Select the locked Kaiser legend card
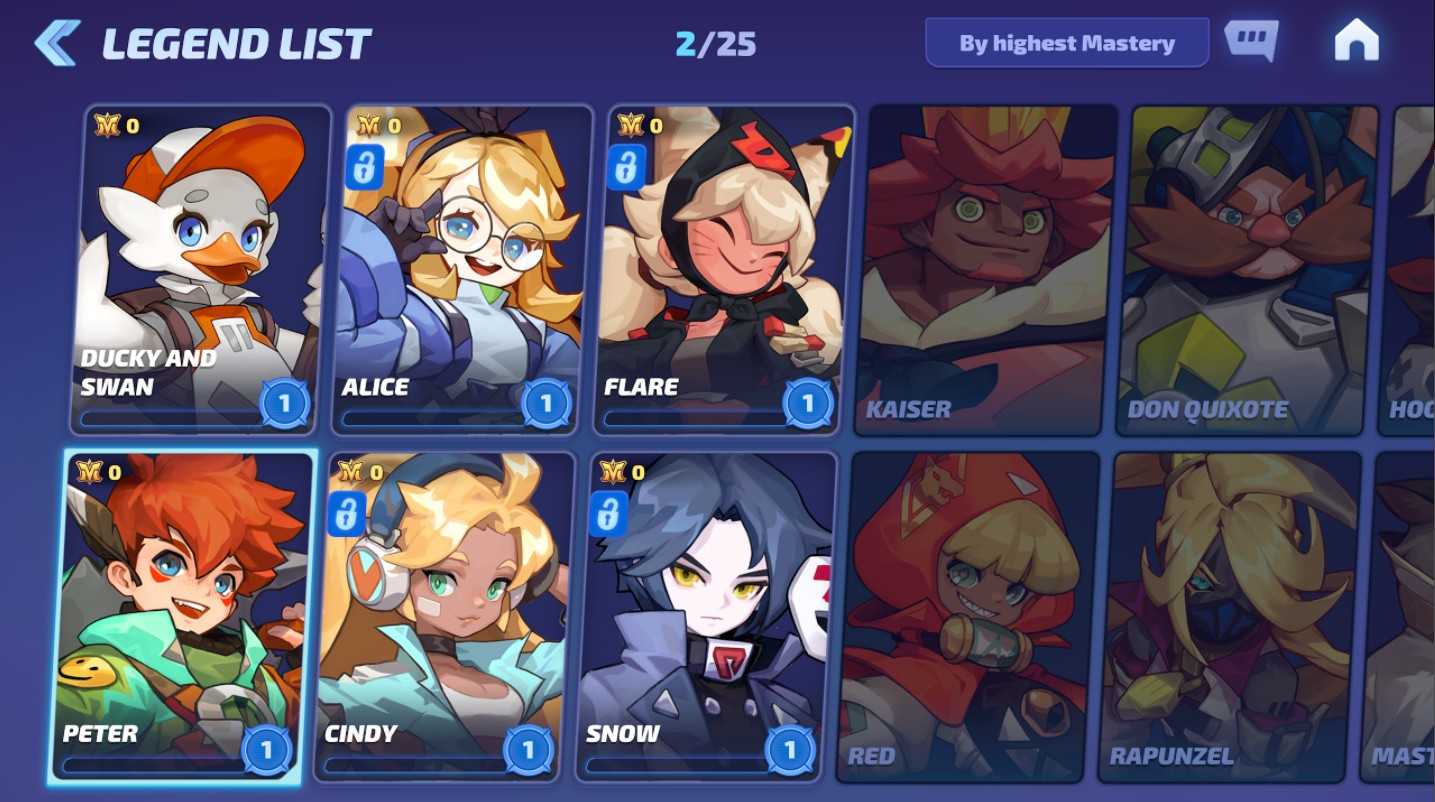 point(986,270)
